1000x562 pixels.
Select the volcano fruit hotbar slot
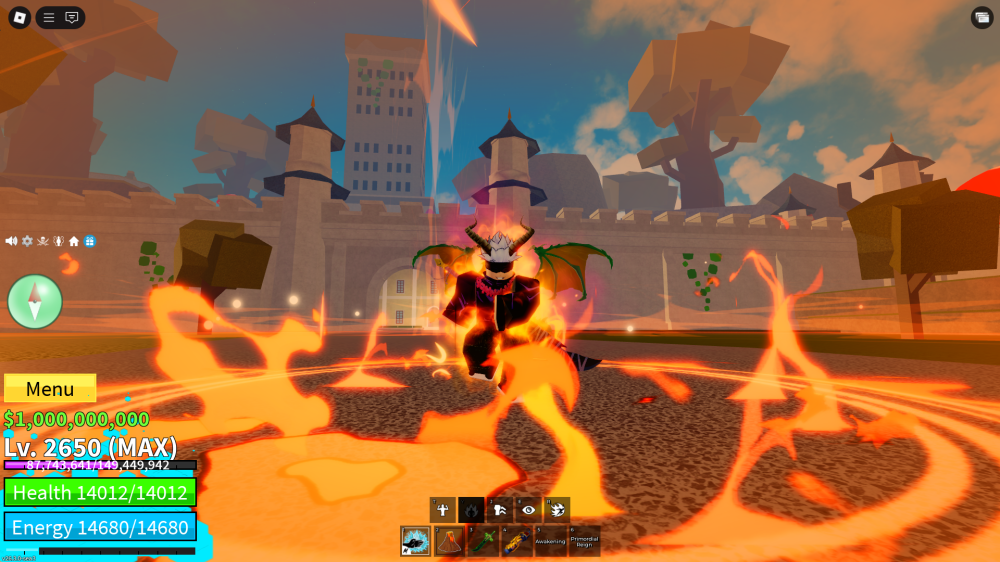pos(449,541)
